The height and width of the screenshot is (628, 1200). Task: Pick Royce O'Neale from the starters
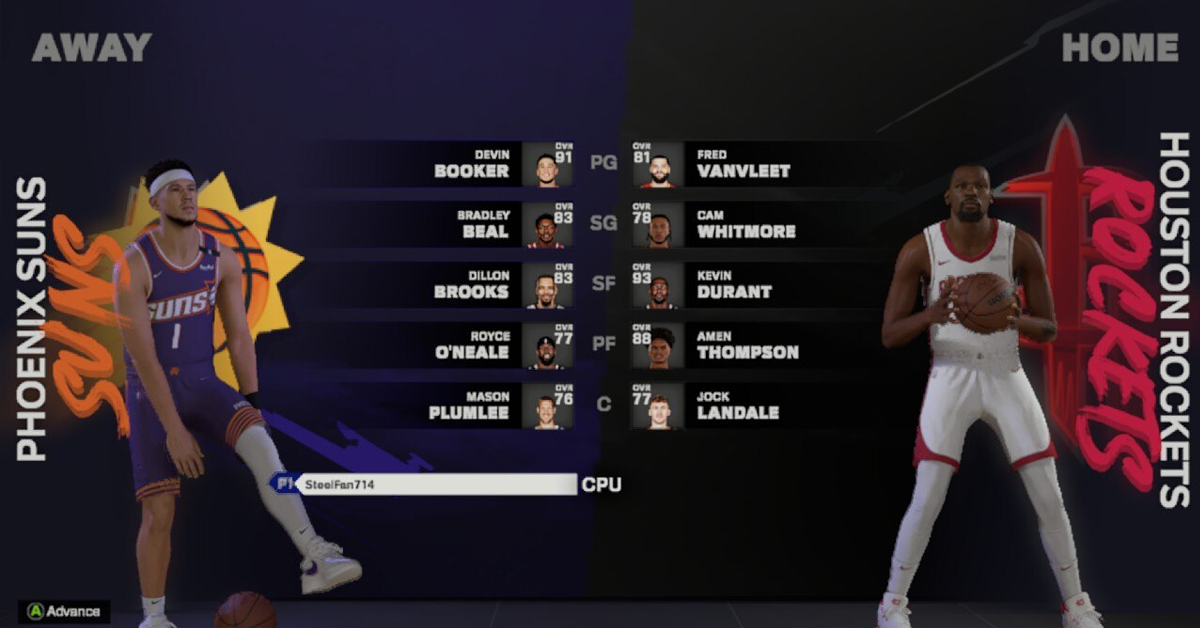[472, 345]
